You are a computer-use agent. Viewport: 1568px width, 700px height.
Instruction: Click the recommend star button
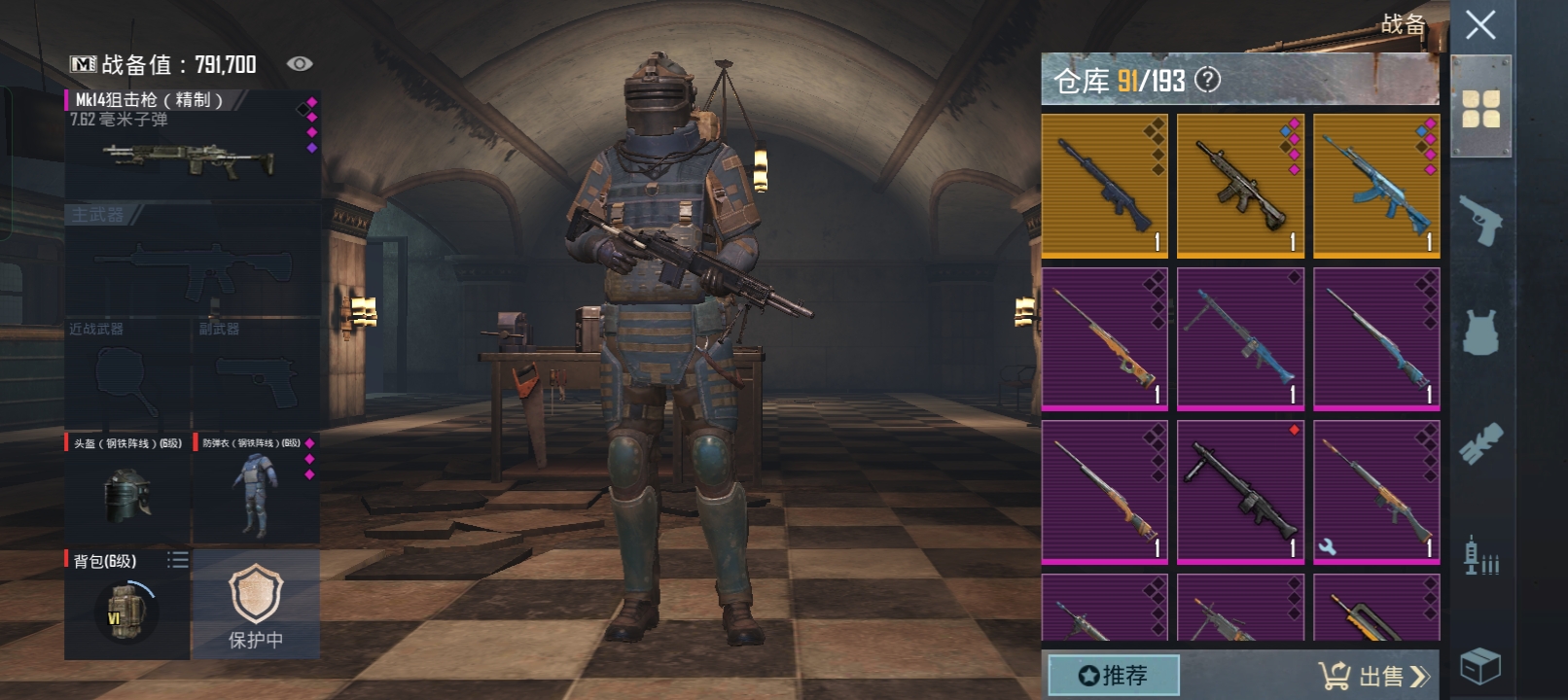point(1114,675)
